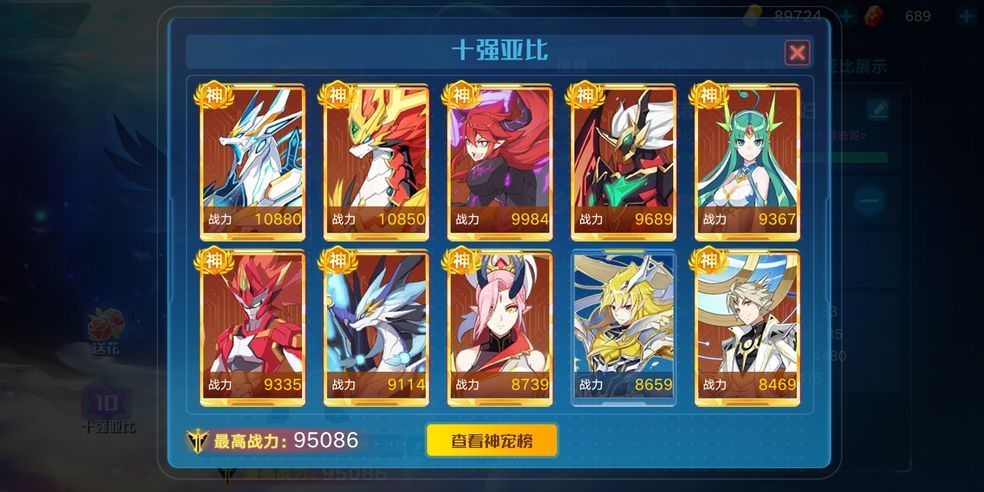The height and width of the screenshot is (492, 984).
Task: Select the white dragon card with 10880 power
Action: point(252,162)
